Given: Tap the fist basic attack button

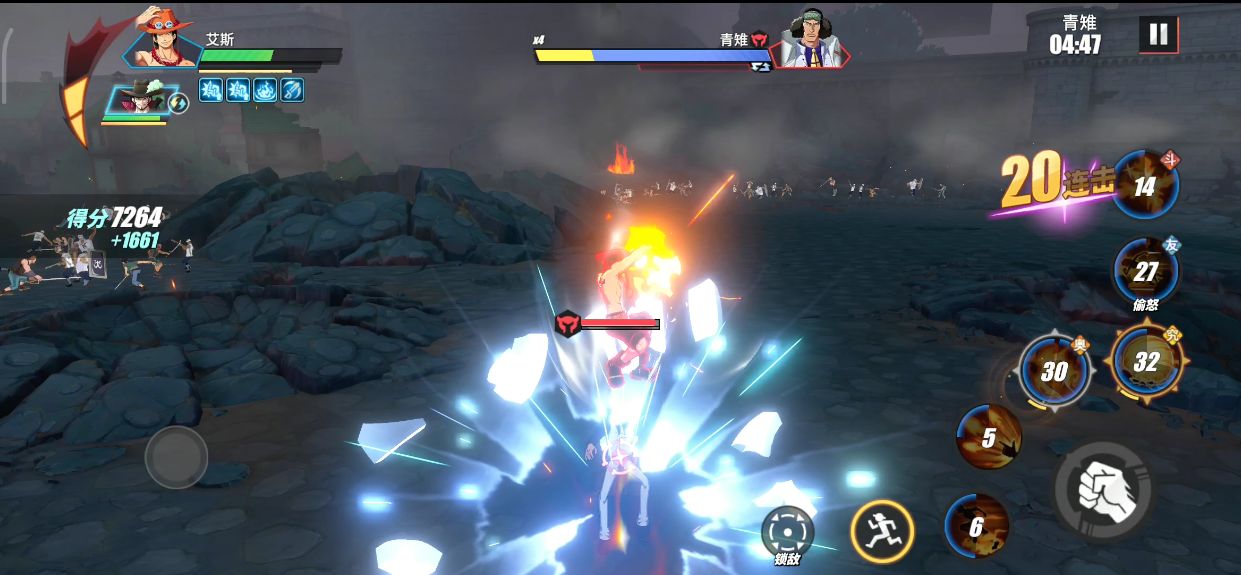Looking at the screenshot, I should pyautogui.click(x=1104, y=490).
